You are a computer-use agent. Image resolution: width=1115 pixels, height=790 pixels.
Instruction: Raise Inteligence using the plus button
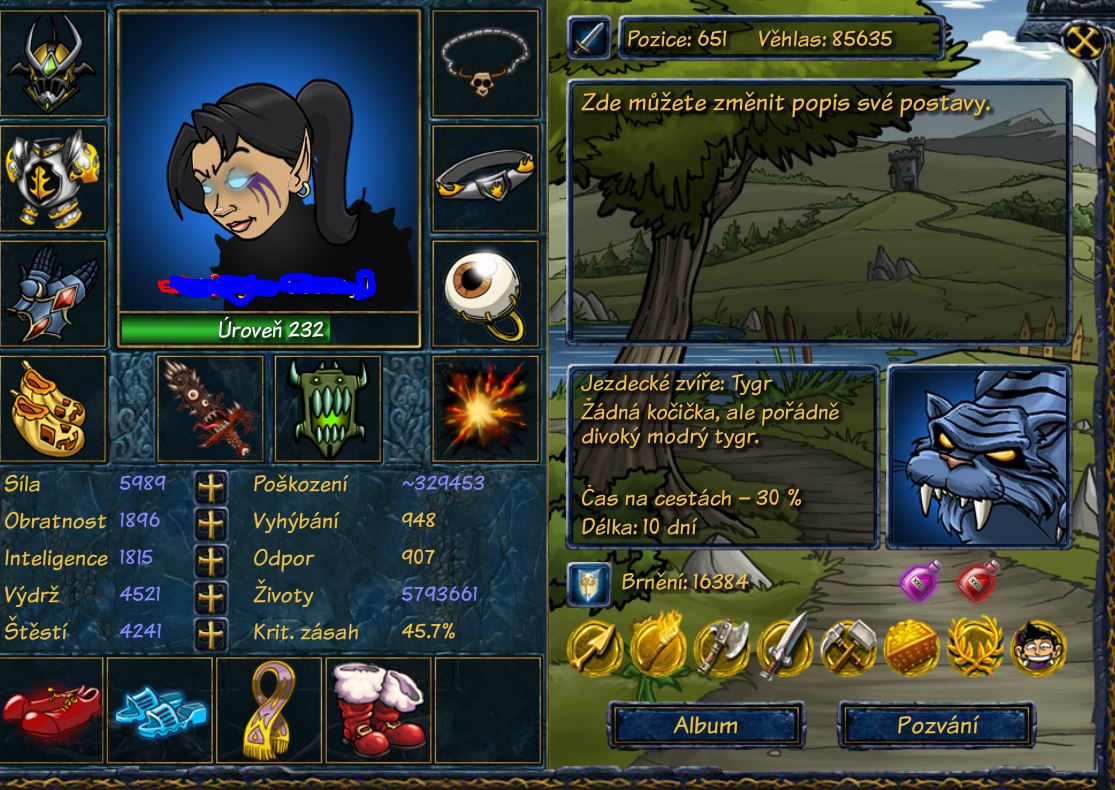pos(210,559)
